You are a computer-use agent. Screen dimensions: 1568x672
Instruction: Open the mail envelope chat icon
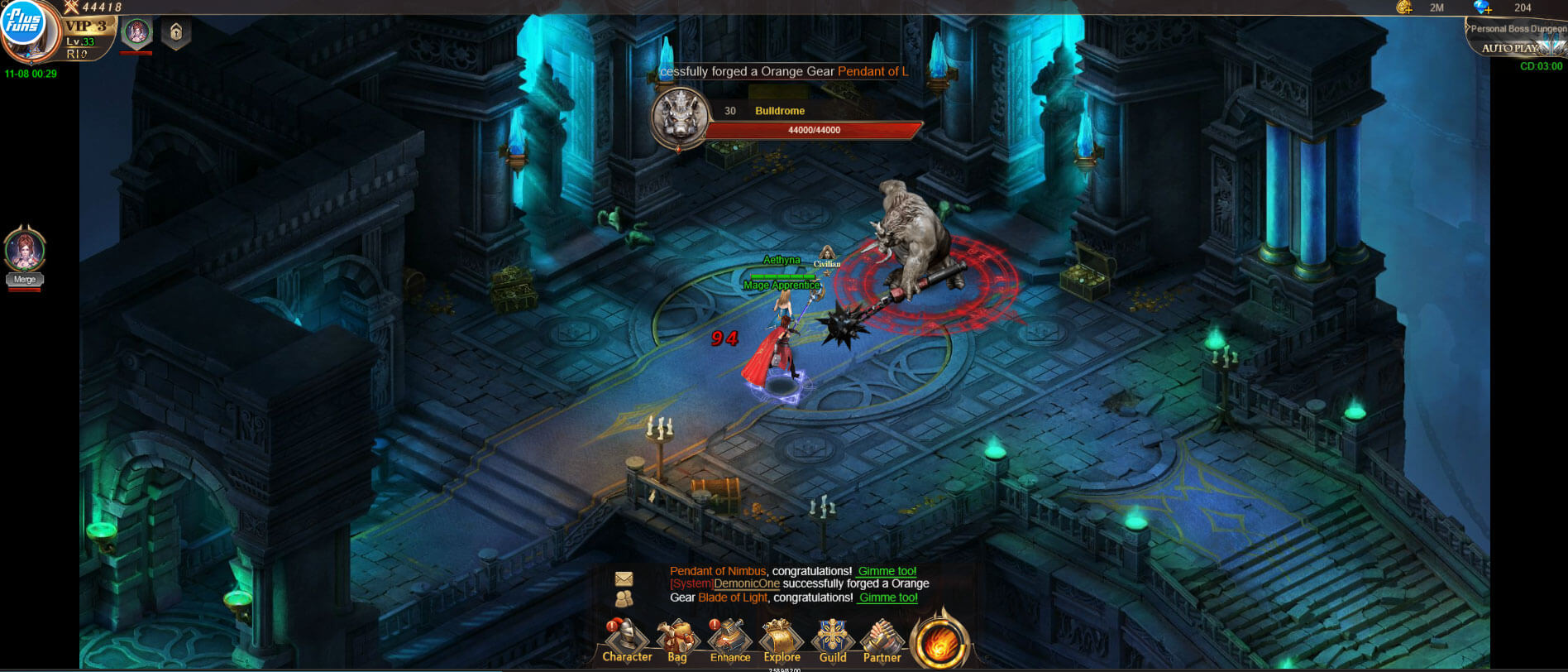click(624, 577)
